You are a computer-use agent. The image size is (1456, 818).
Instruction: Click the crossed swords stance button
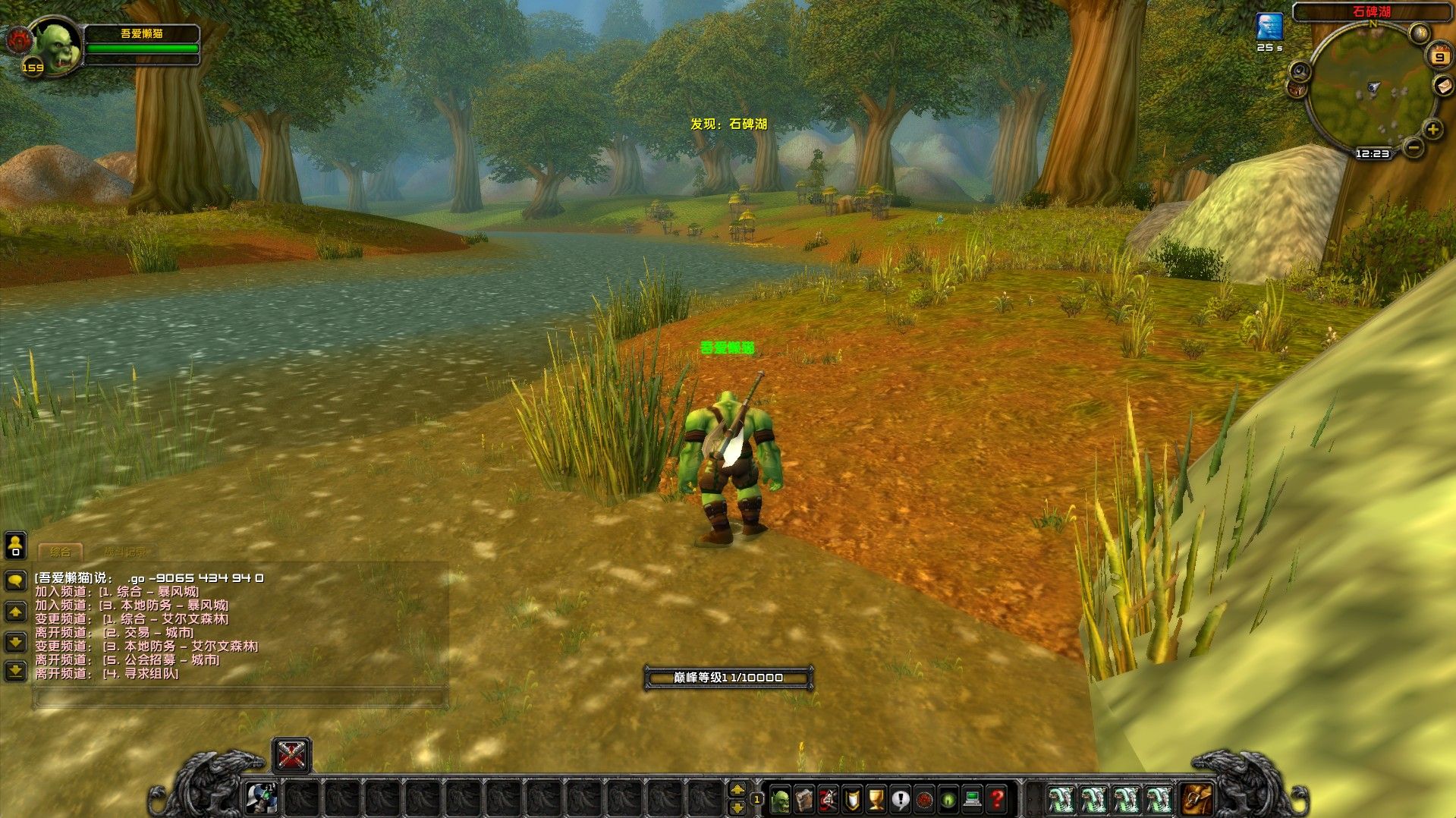click(291, 755)
